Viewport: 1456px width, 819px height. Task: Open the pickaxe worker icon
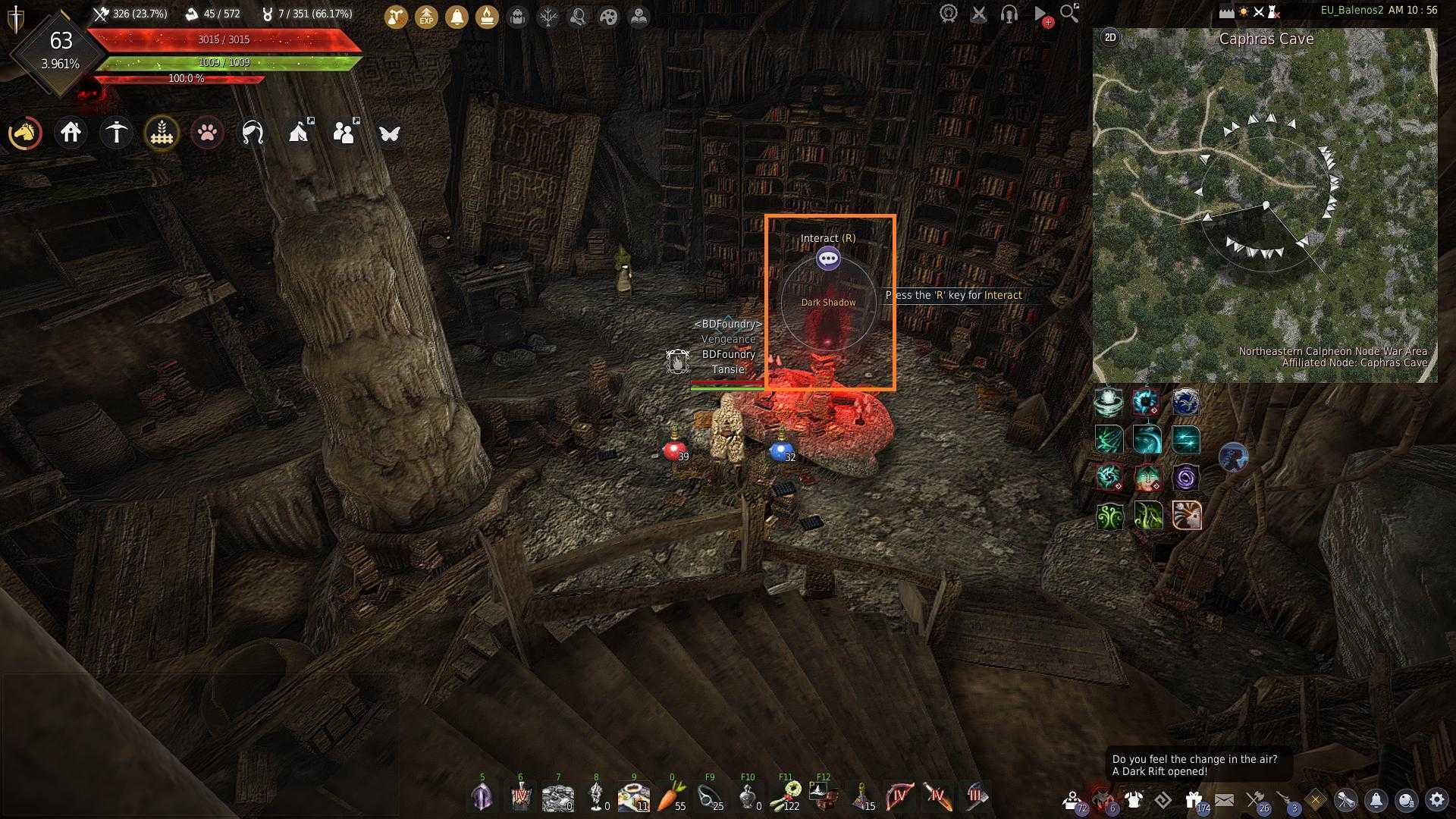(x=116, y=133)
